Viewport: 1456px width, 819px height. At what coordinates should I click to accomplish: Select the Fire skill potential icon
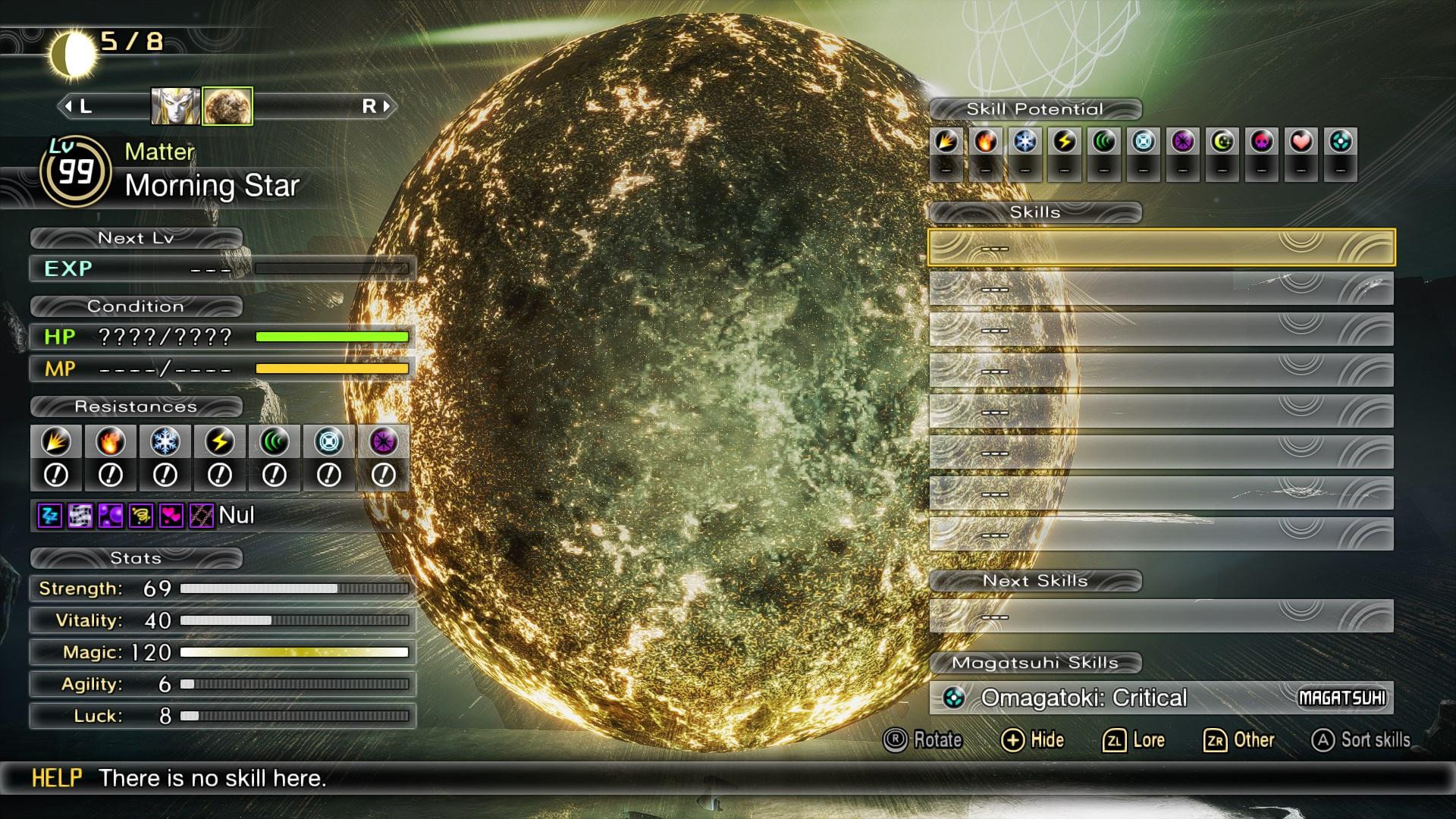pos(987,142)
